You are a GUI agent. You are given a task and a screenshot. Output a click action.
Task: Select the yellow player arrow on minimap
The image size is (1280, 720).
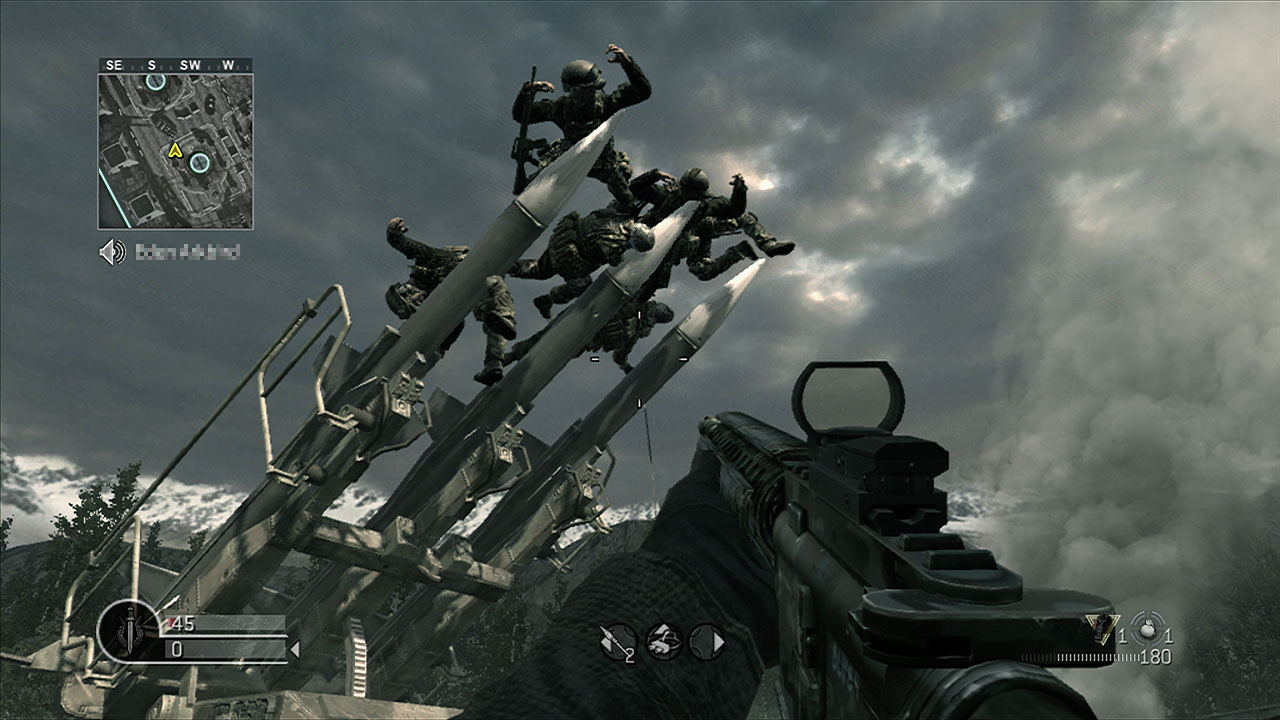coord(176,151)
